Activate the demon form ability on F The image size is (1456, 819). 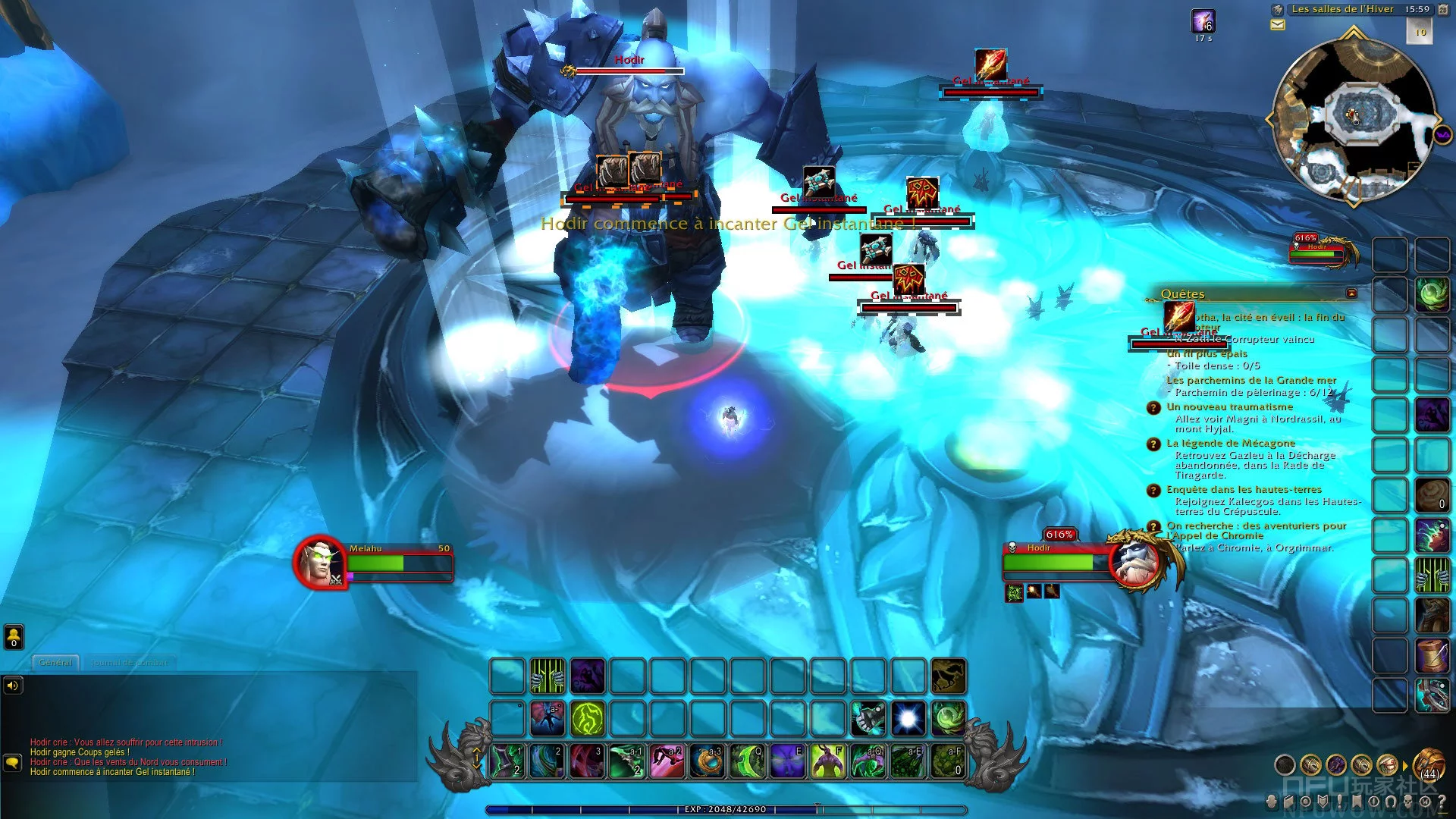tap(829, 761)
